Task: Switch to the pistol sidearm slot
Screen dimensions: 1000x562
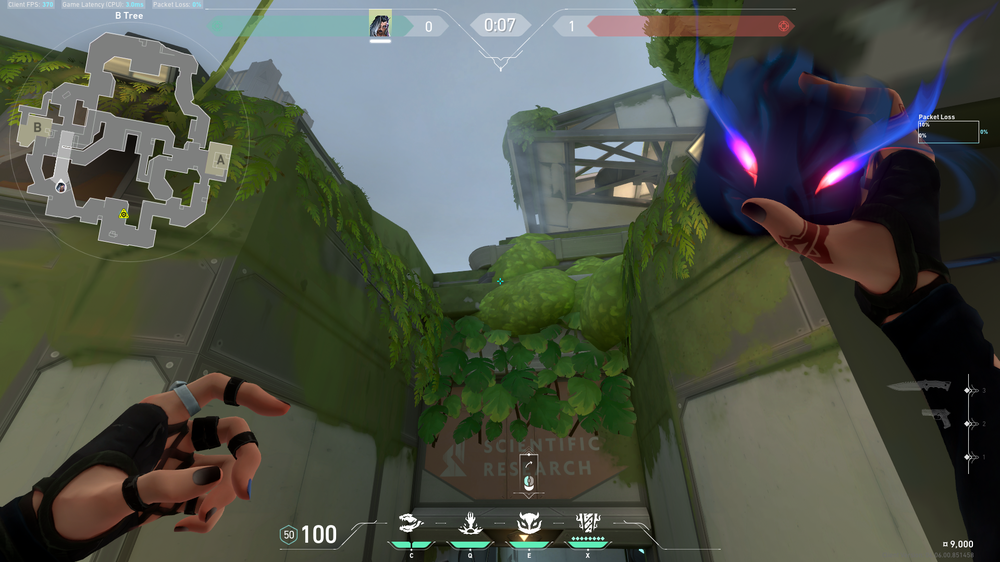Action: (x=937, y=418)
